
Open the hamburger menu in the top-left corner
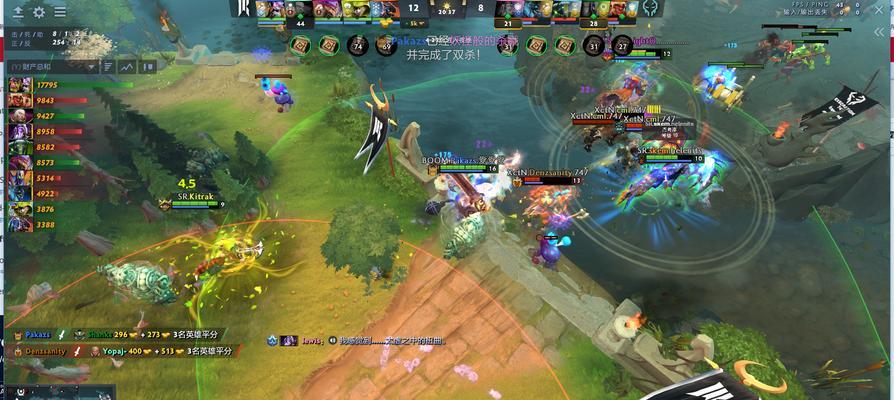point(60,12)
